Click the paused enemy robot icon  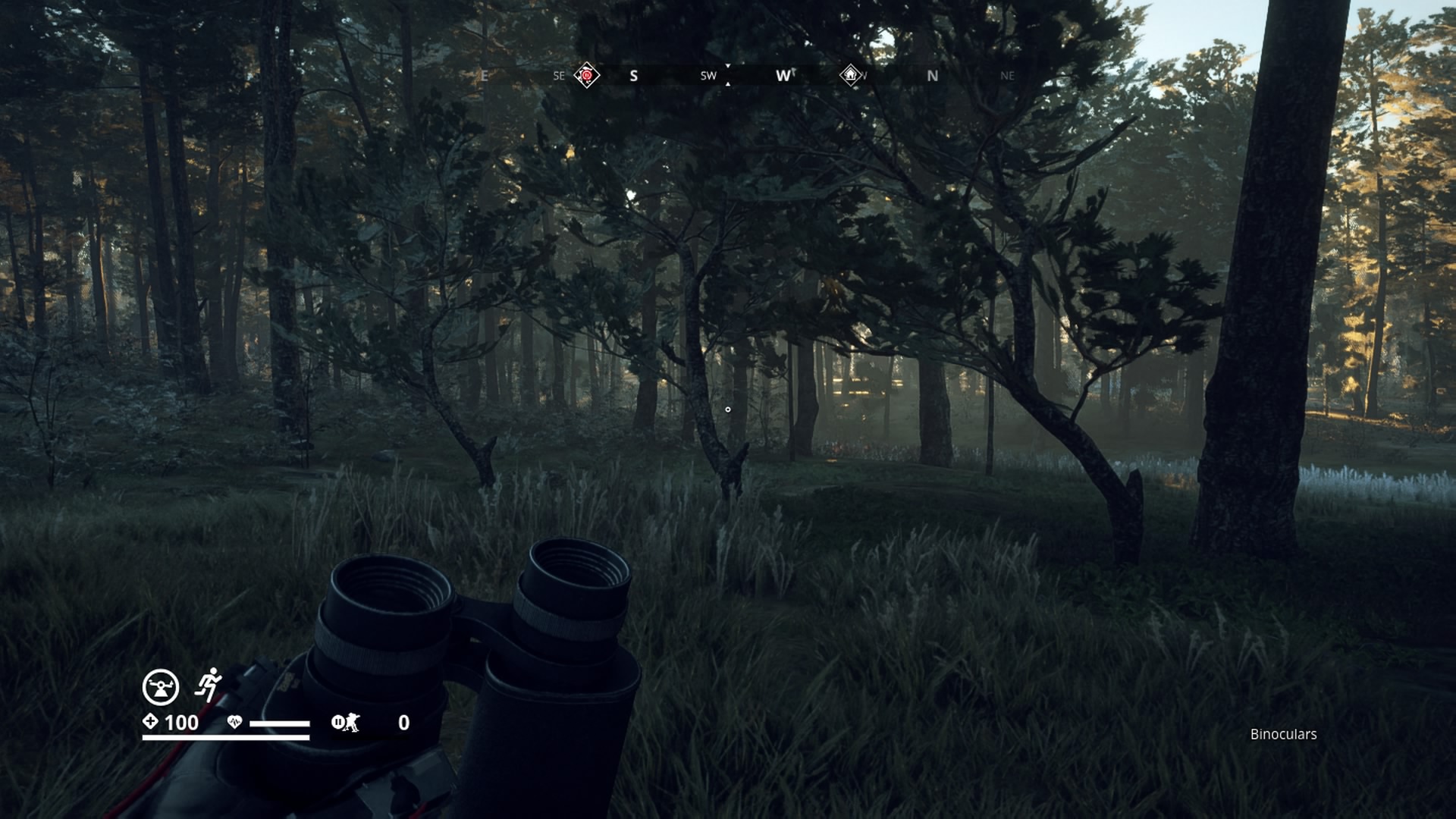pyautogui.click(x=346, y=723)
